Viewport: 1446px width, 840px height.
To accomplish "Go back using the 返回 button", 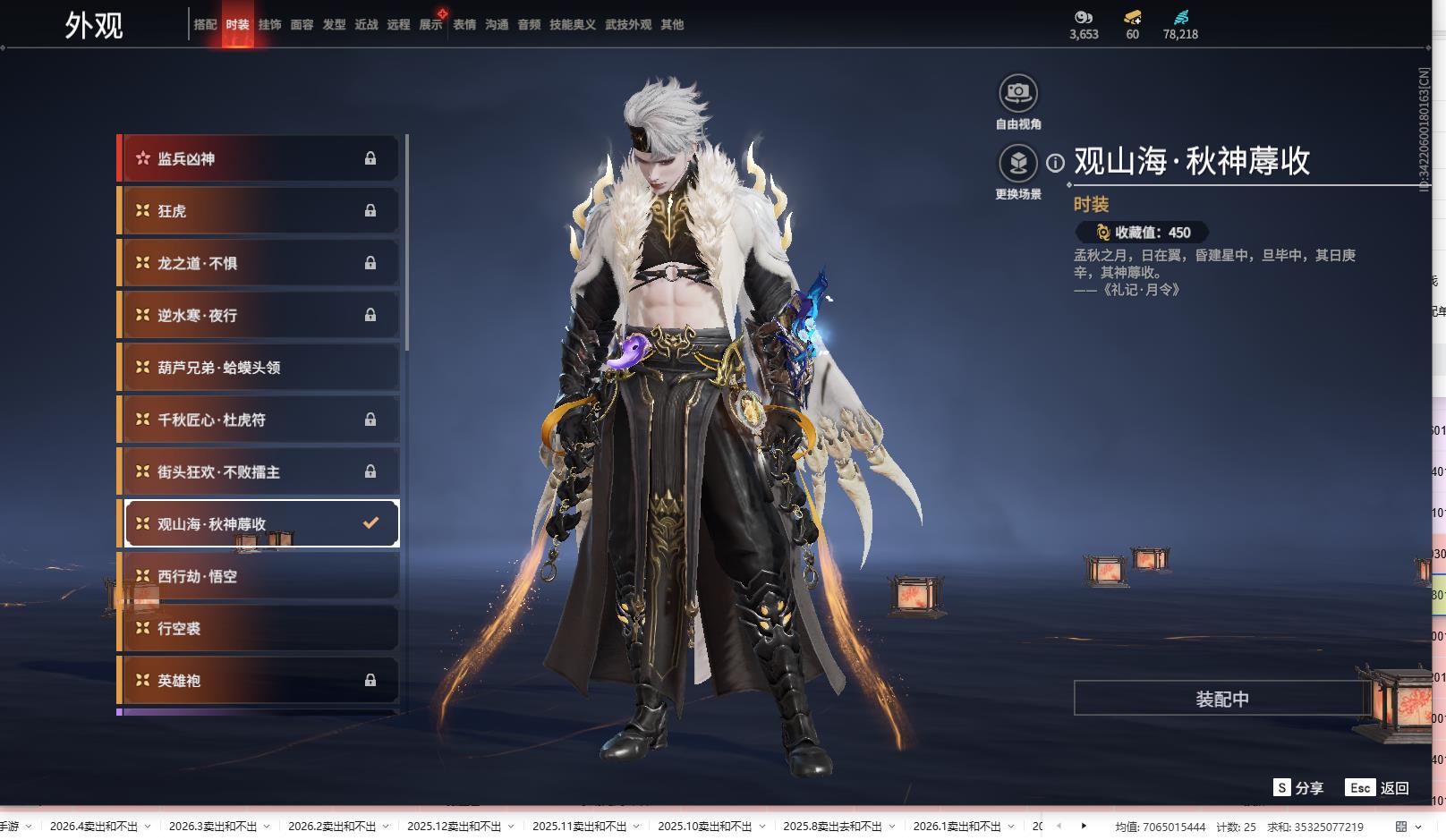I will (1378, 788).
